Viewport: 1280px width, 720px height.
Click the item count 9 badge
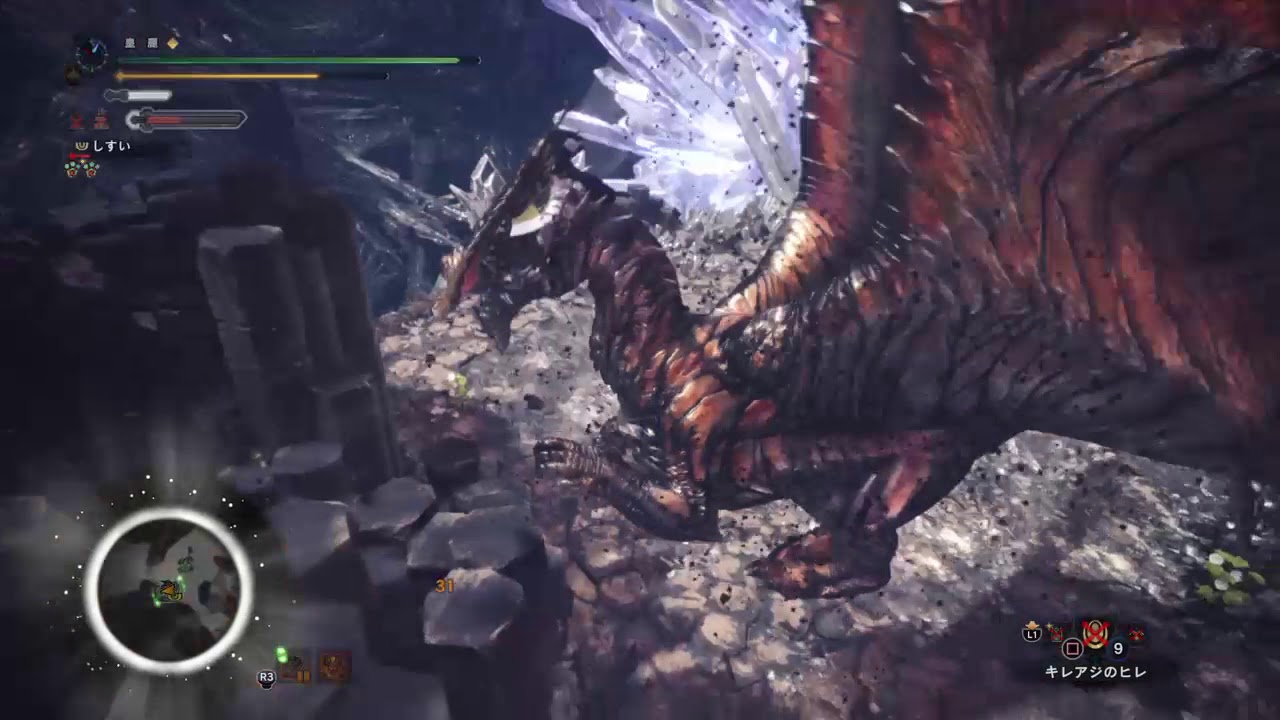pos(1117,647)
